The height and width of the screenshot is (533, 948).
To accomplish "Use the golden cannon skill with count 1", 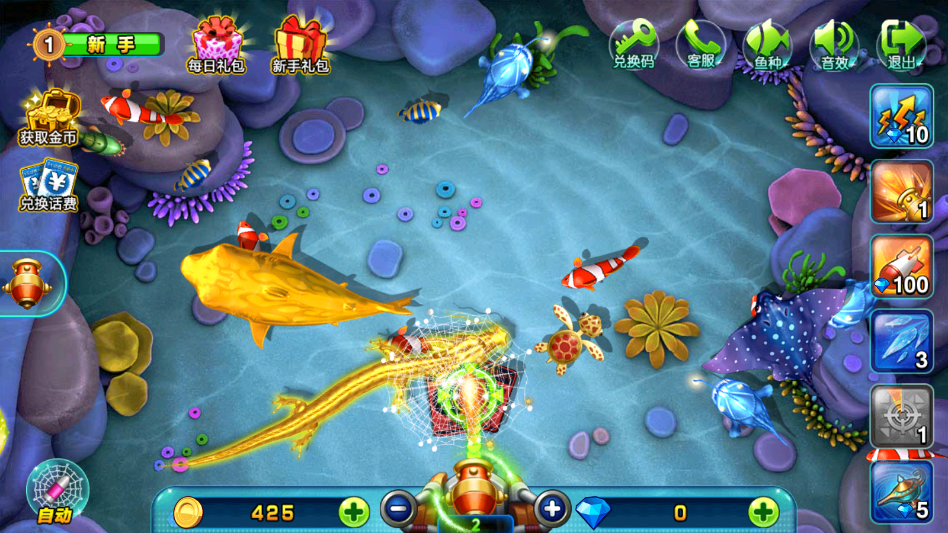I will (901, 191).
